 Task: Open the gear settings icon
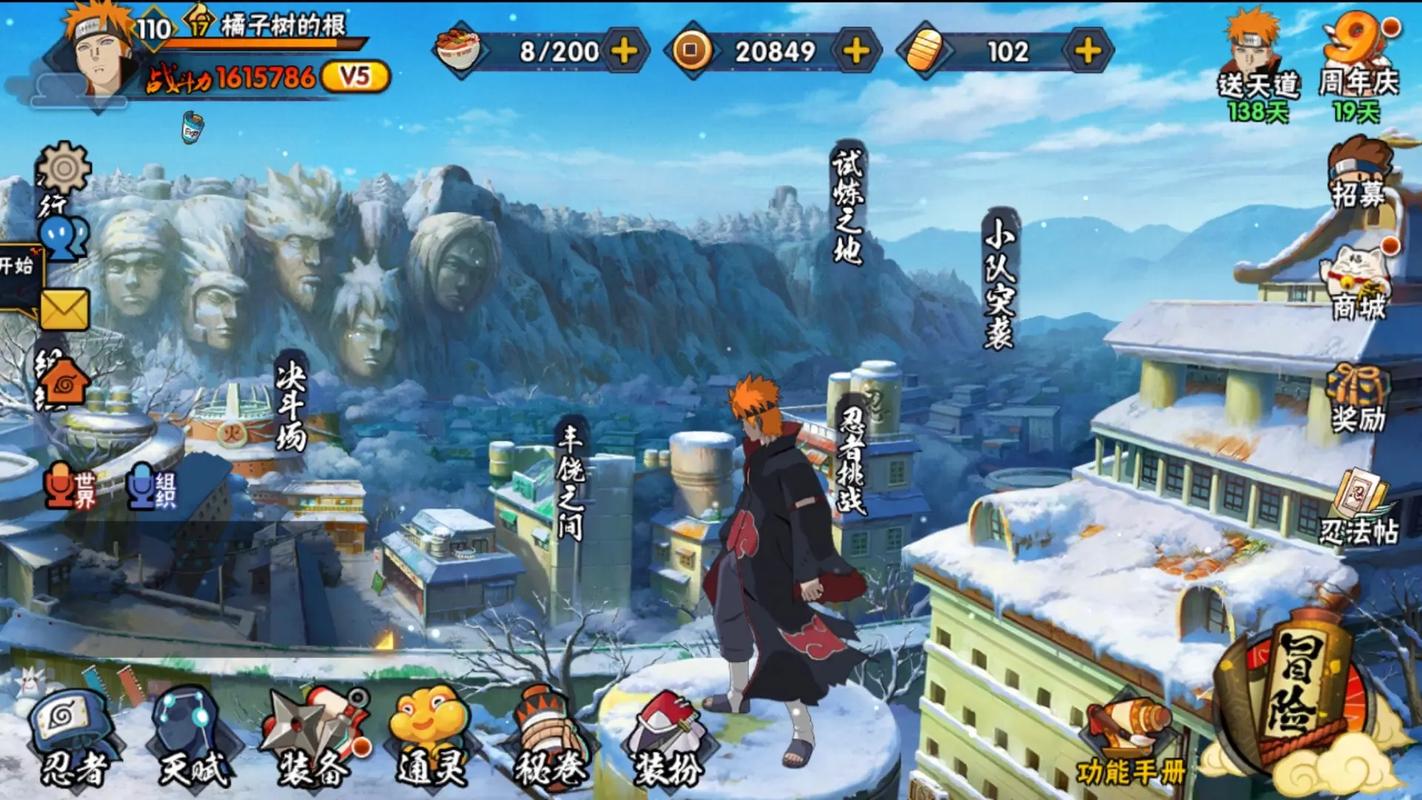coord(65,168)
